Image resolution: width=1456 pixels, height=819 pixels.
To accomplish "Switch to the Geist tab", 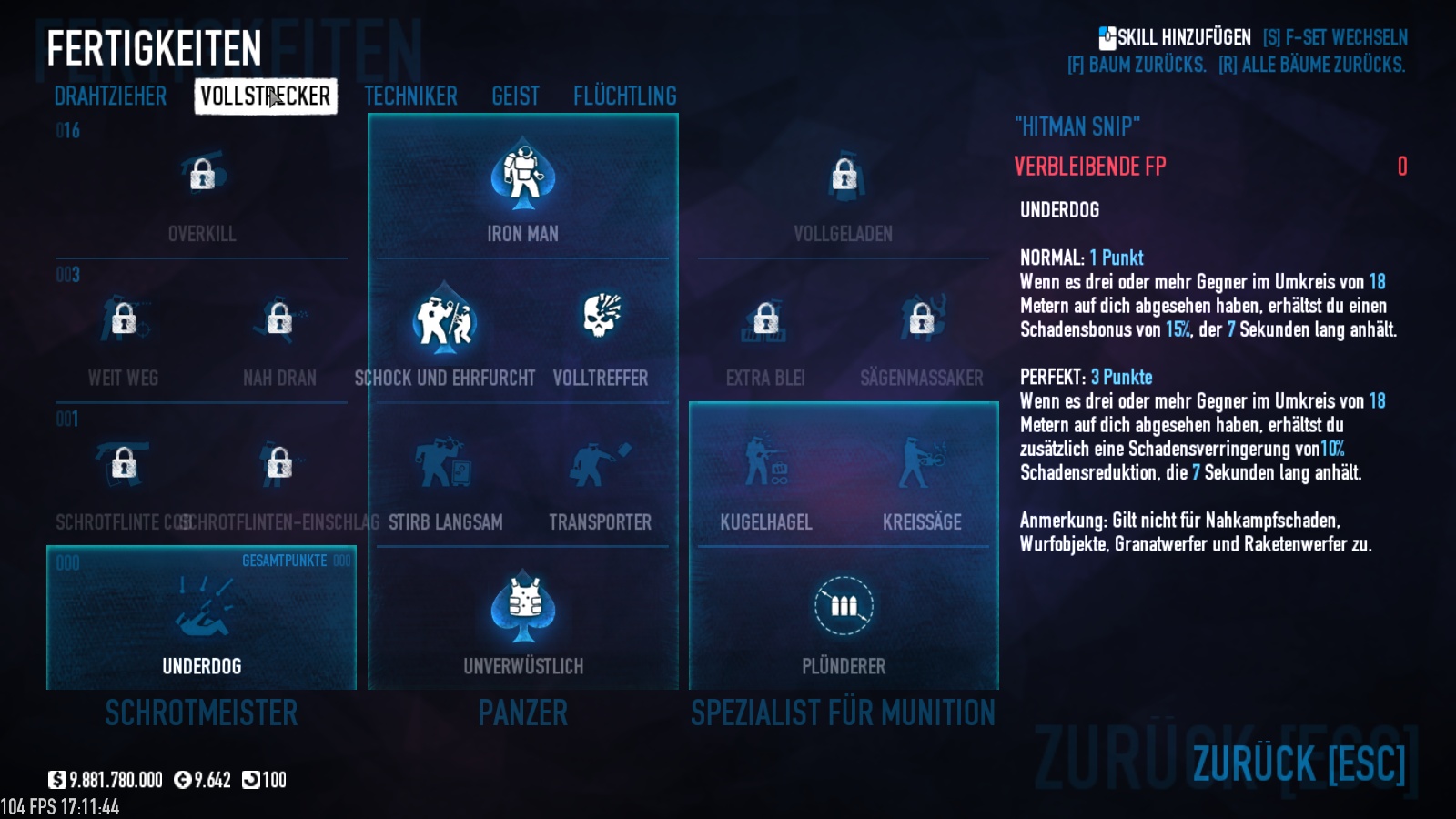I will [x=515, y=96].
